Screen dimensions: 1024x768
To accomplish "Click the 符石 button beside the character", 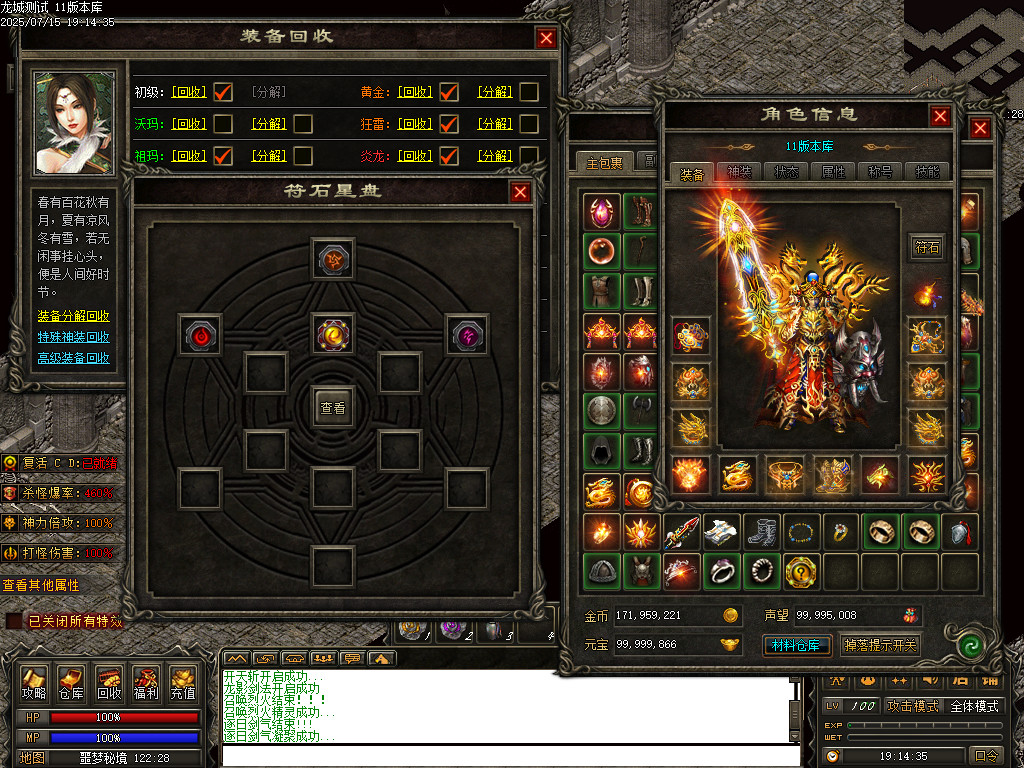I will [x=927, y=247].
